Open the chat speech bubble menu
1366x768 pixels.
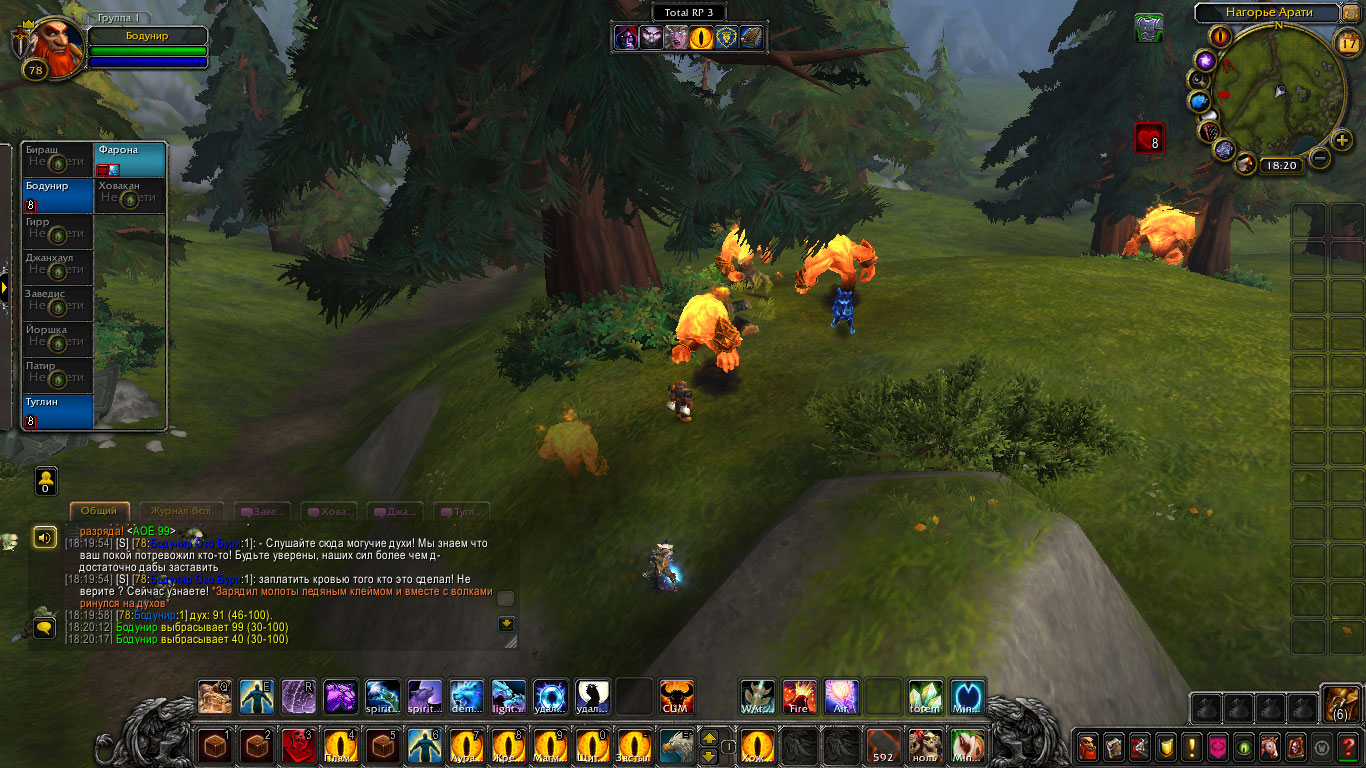click(x=44, y=627)
